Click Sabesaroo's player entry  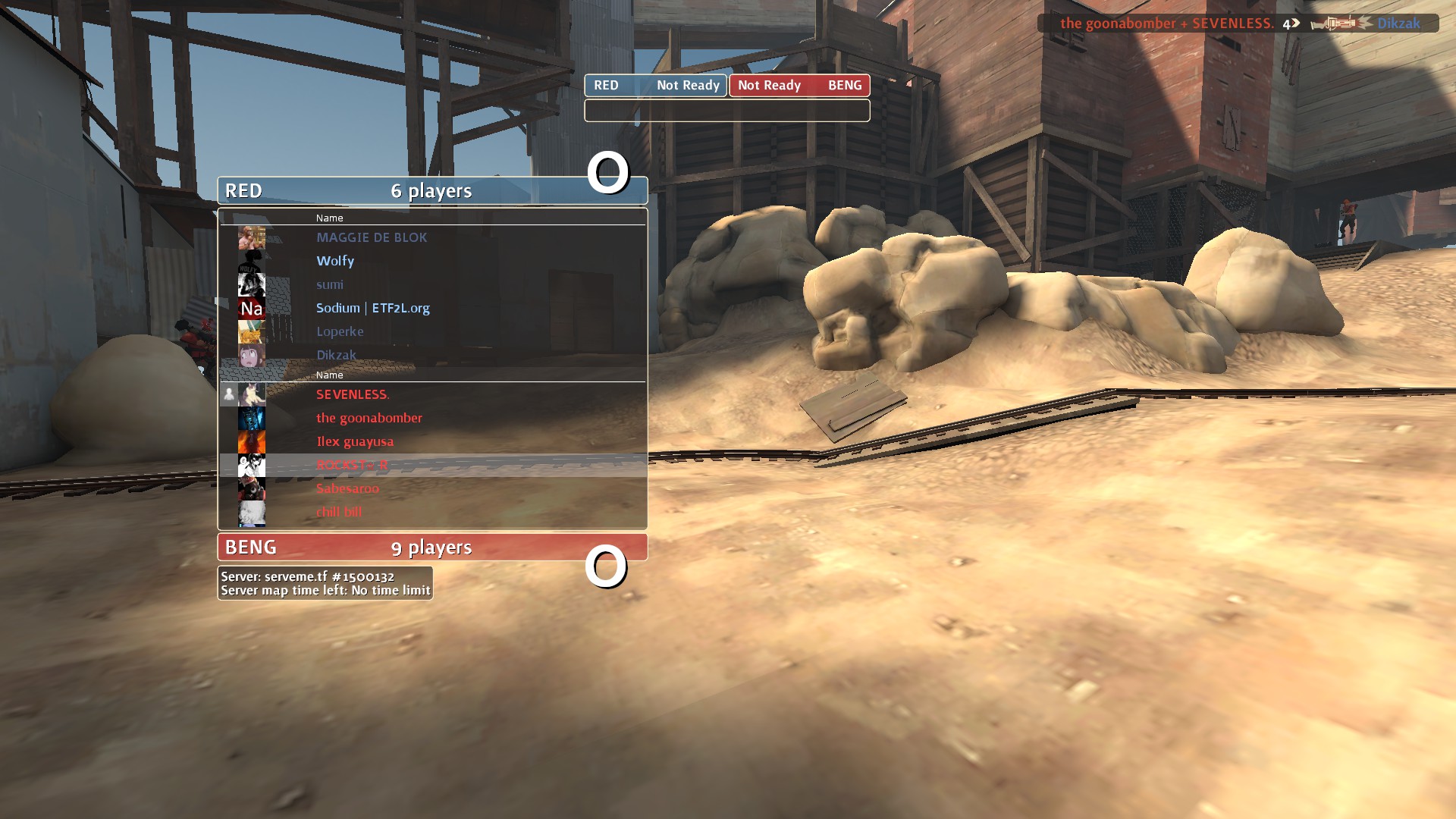pos(347,488)
